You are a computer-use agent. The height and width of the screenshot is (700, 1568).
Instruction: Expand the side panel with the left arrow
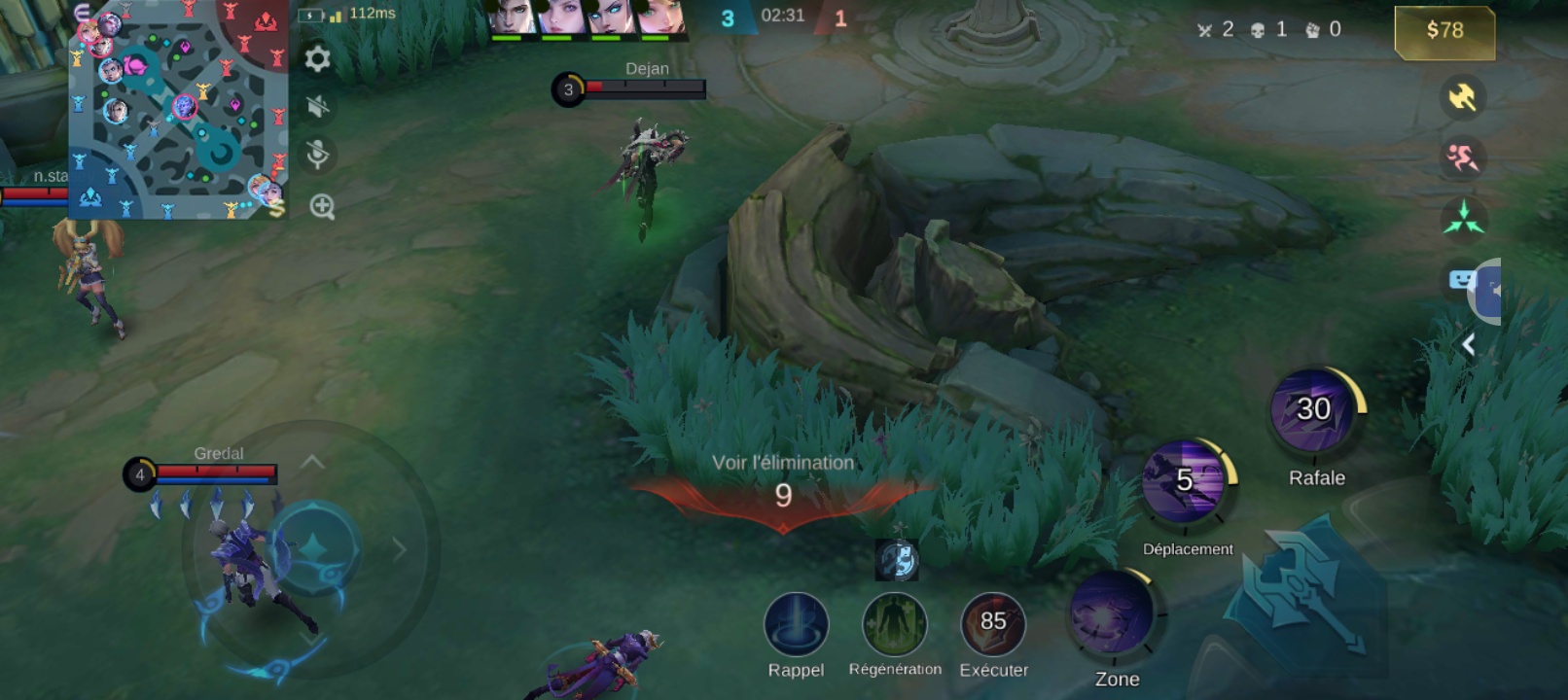point(1469,344)
